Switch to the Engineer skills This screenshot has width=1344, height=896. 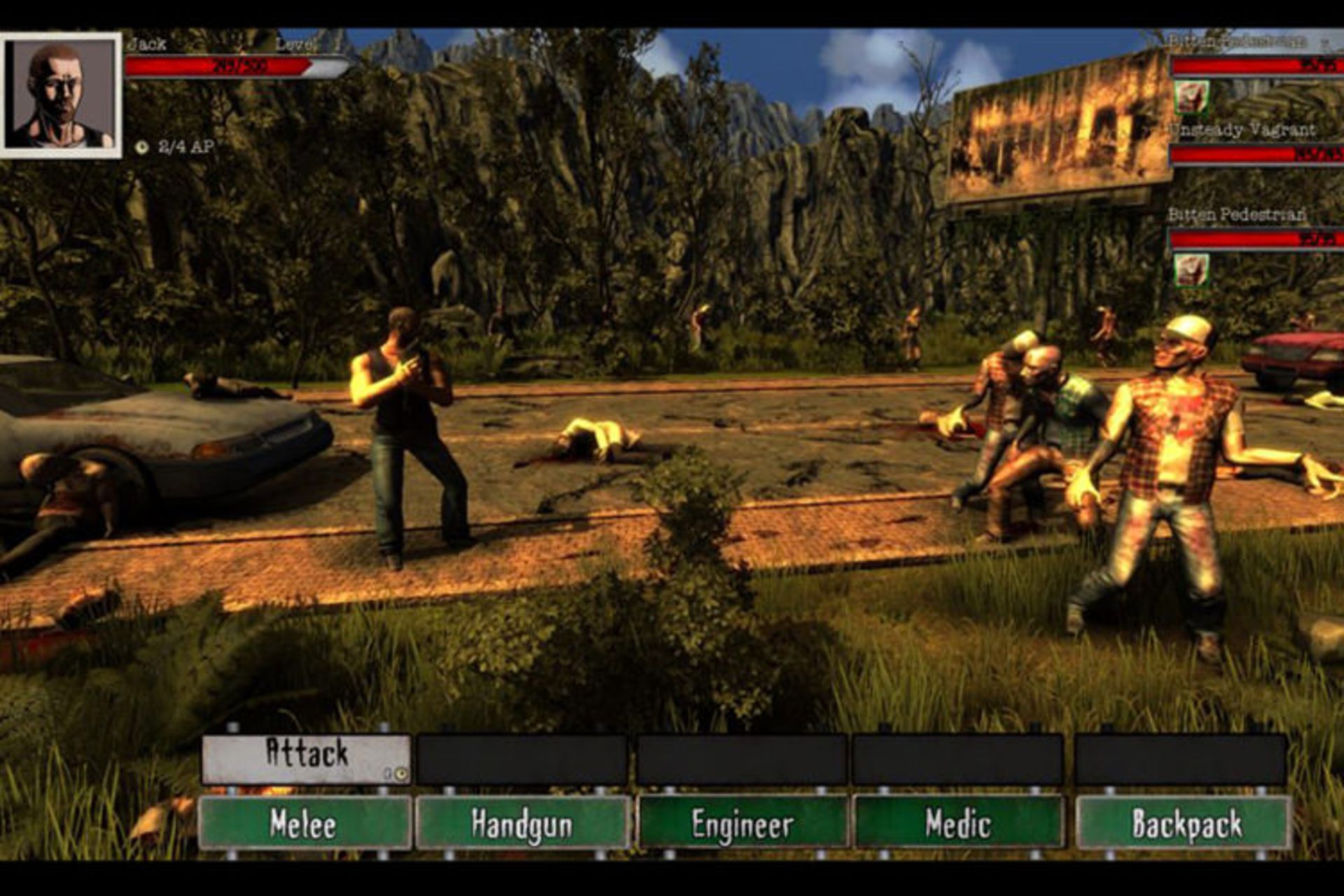click(742, 823)
